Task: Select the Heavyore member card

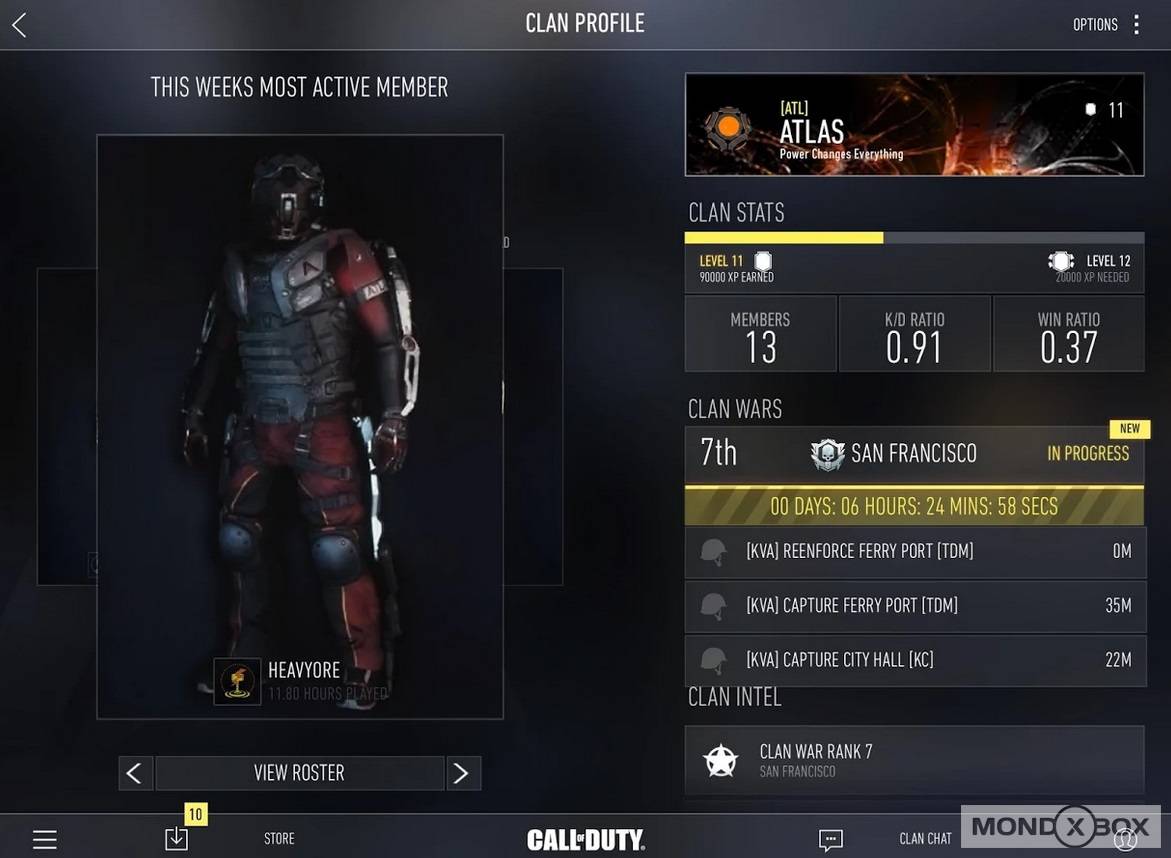Action: 299,427
